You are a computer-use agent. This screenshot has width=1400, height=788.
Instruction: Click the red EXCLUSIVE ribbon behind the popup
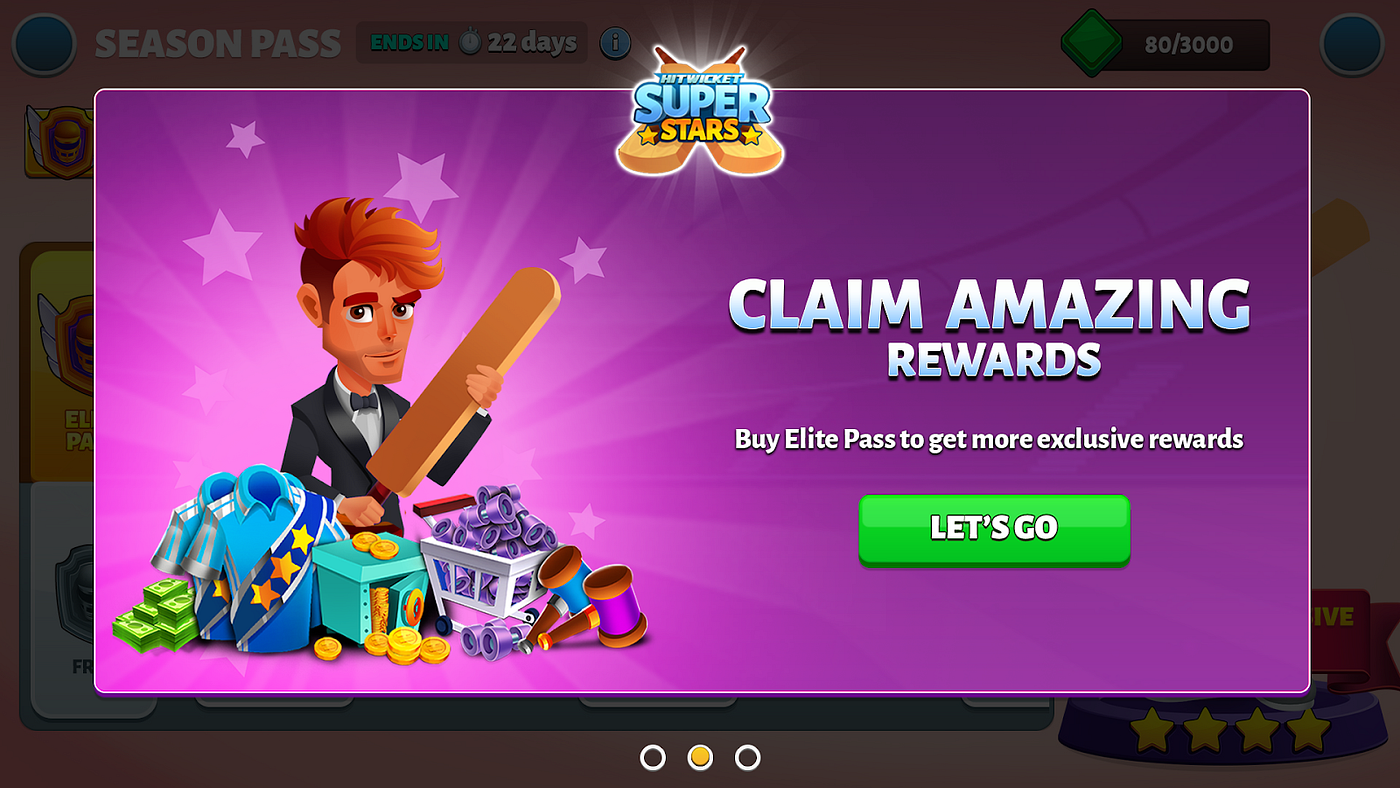[x=1345, y=617]
